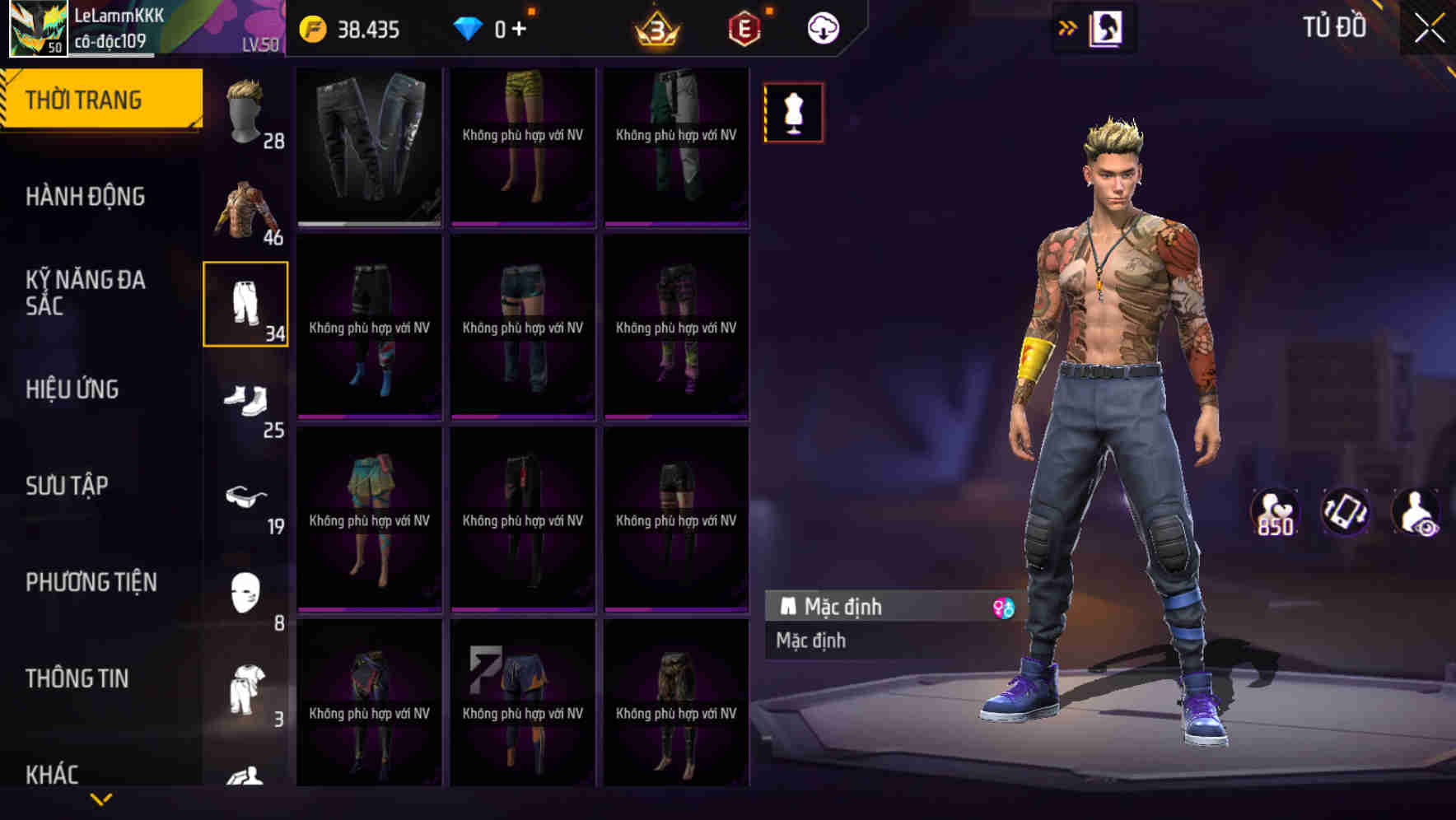This screenshot has height=820, width=1456.
Task: Click the mannequin preview icon above the model
Action: (x=793, y=113)
